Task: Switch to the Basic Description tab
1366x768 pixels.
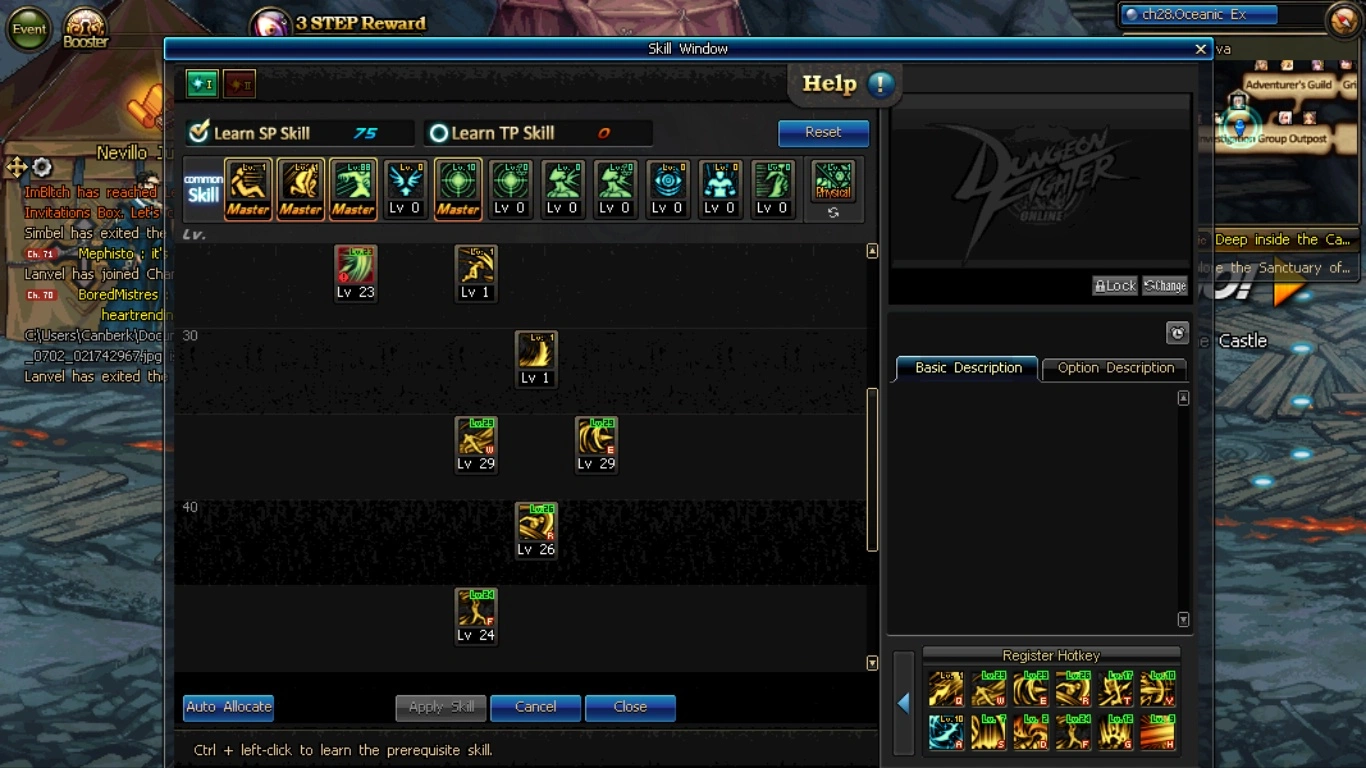Action: pos(968,368)
